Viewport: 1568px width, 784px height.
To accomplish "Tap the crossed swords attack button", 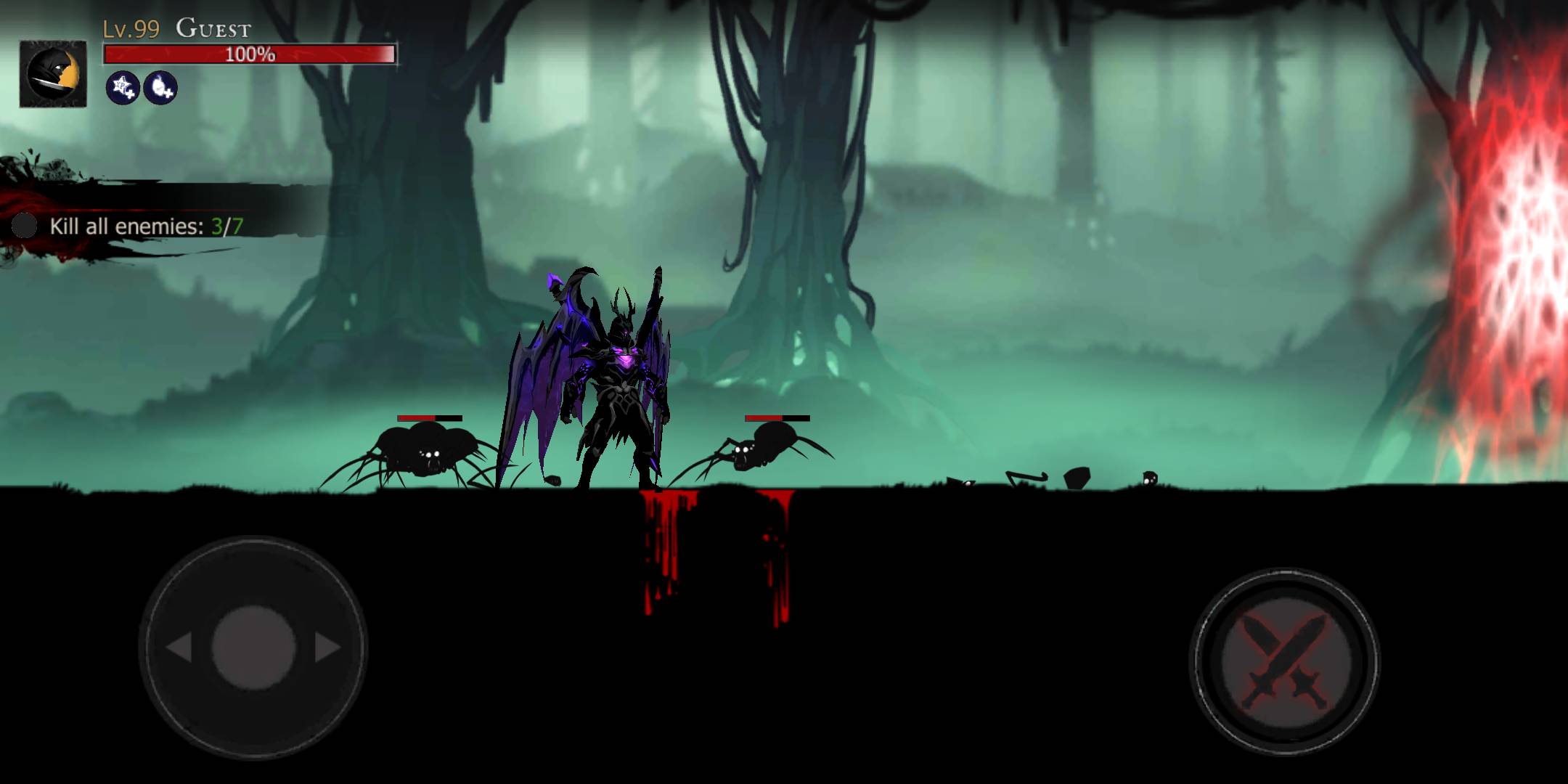I will (1284, 661).
